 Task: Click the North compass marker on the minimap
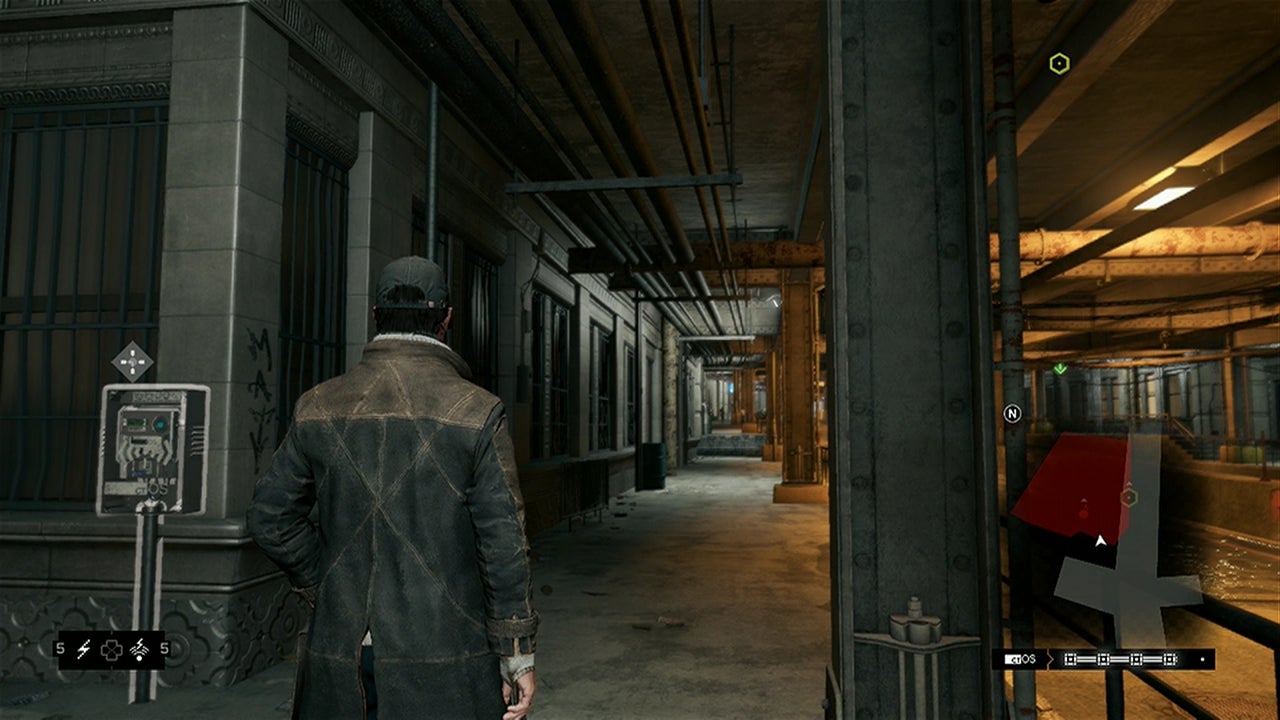click(x=1012, y=413)
